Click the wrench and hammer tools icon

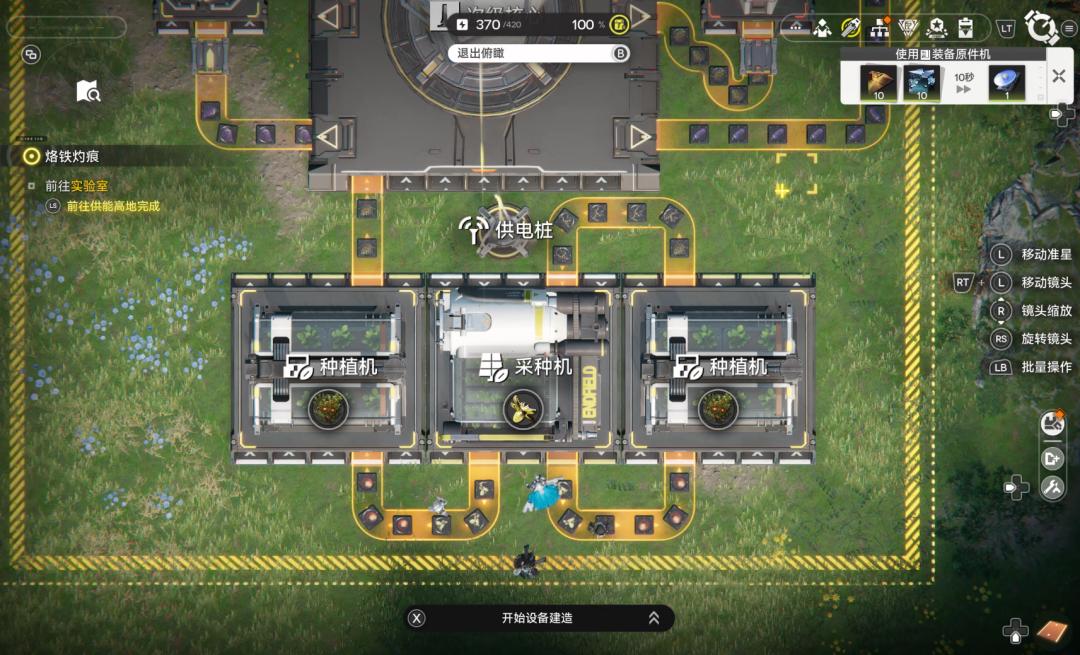tap(1051, 488)
